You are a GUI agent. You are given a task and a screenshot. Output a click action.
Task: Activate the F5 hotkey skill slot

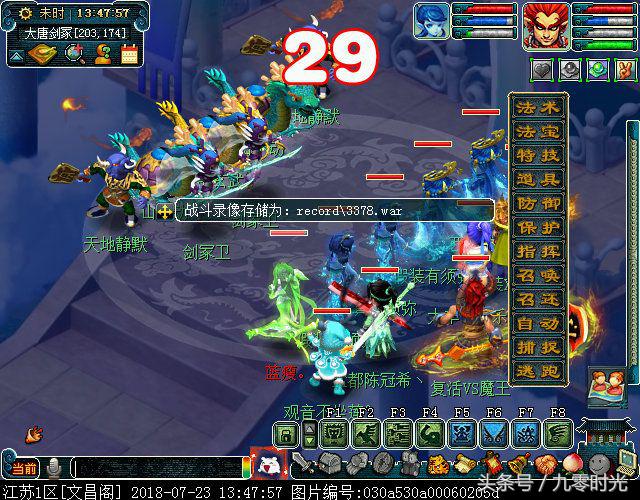pos(462,433)
